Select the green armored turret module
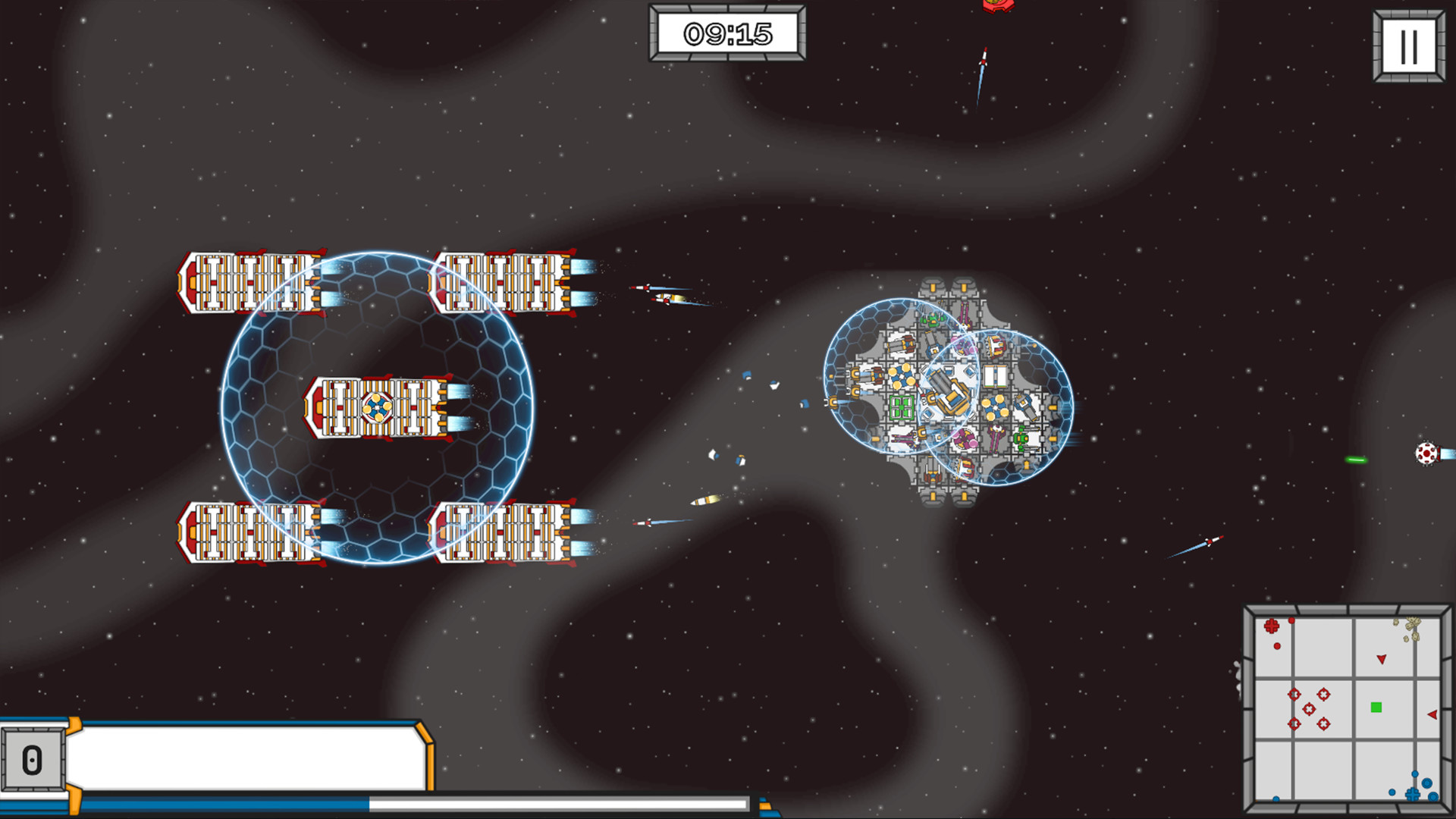 pos(1024,438)
